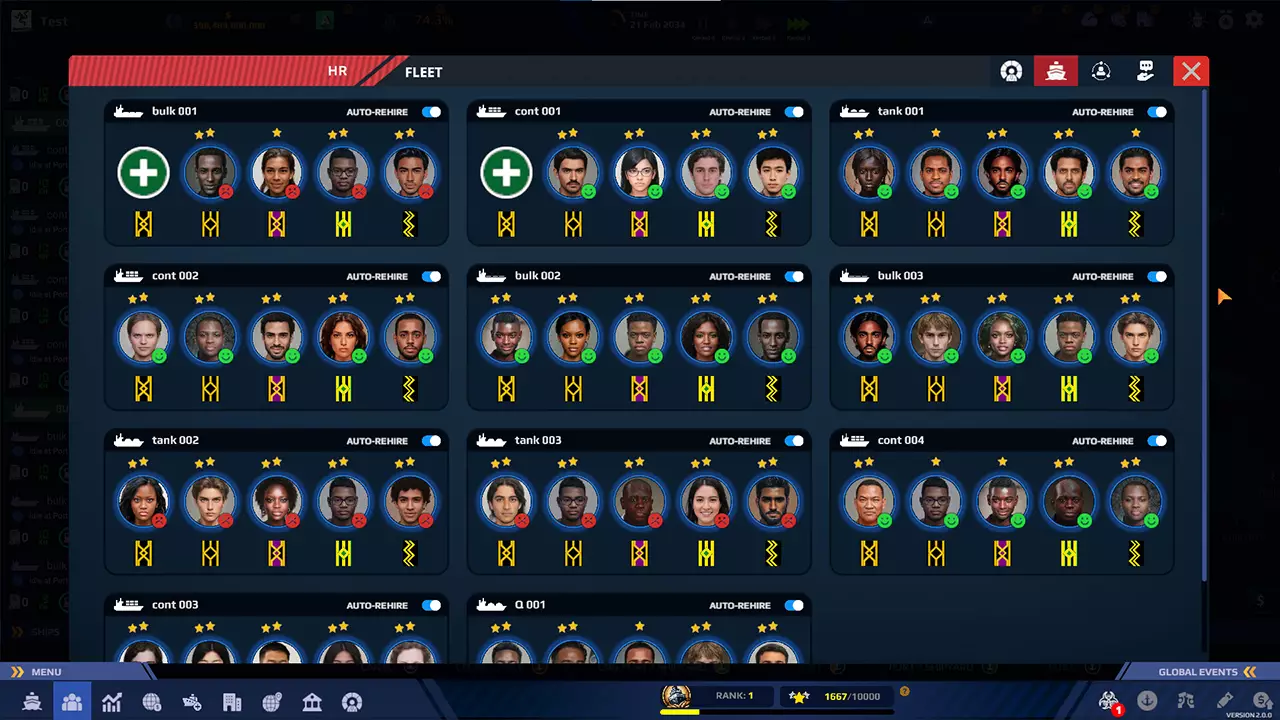Click the biohazard event icon with notification
The height and width of the screenshot is (720, 1280).
(1108, 701)
